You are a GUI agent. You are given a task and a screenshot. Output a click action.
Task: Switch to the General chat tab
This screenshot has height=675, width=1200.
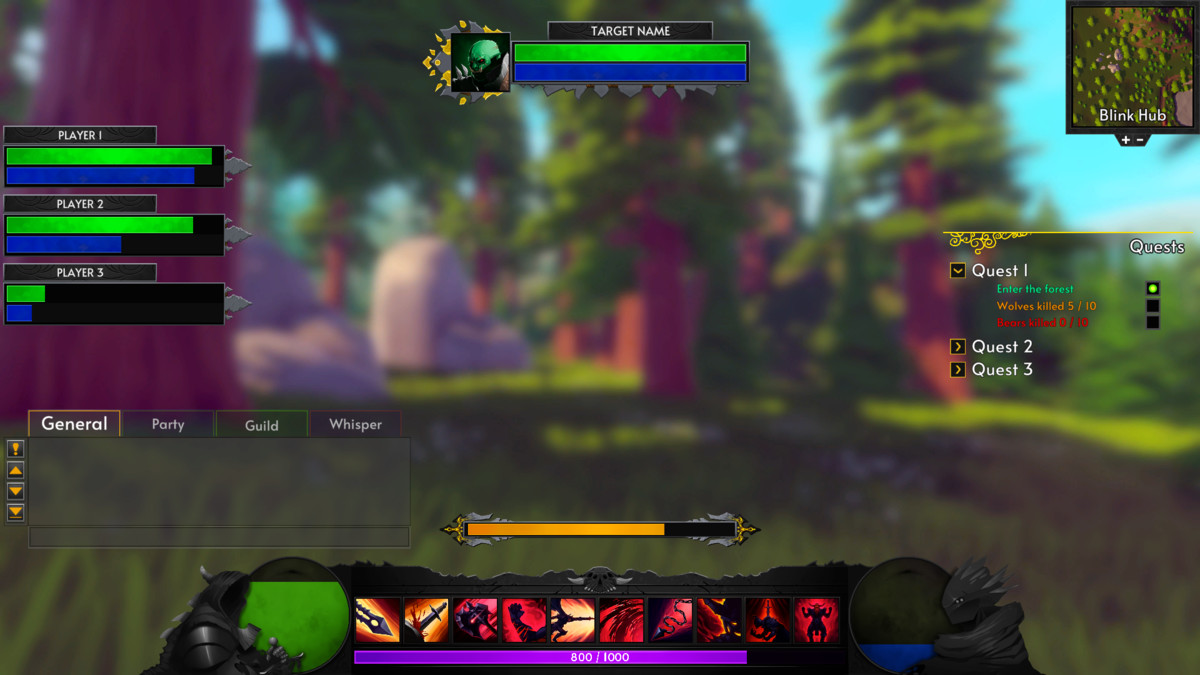tap(74, 424)
